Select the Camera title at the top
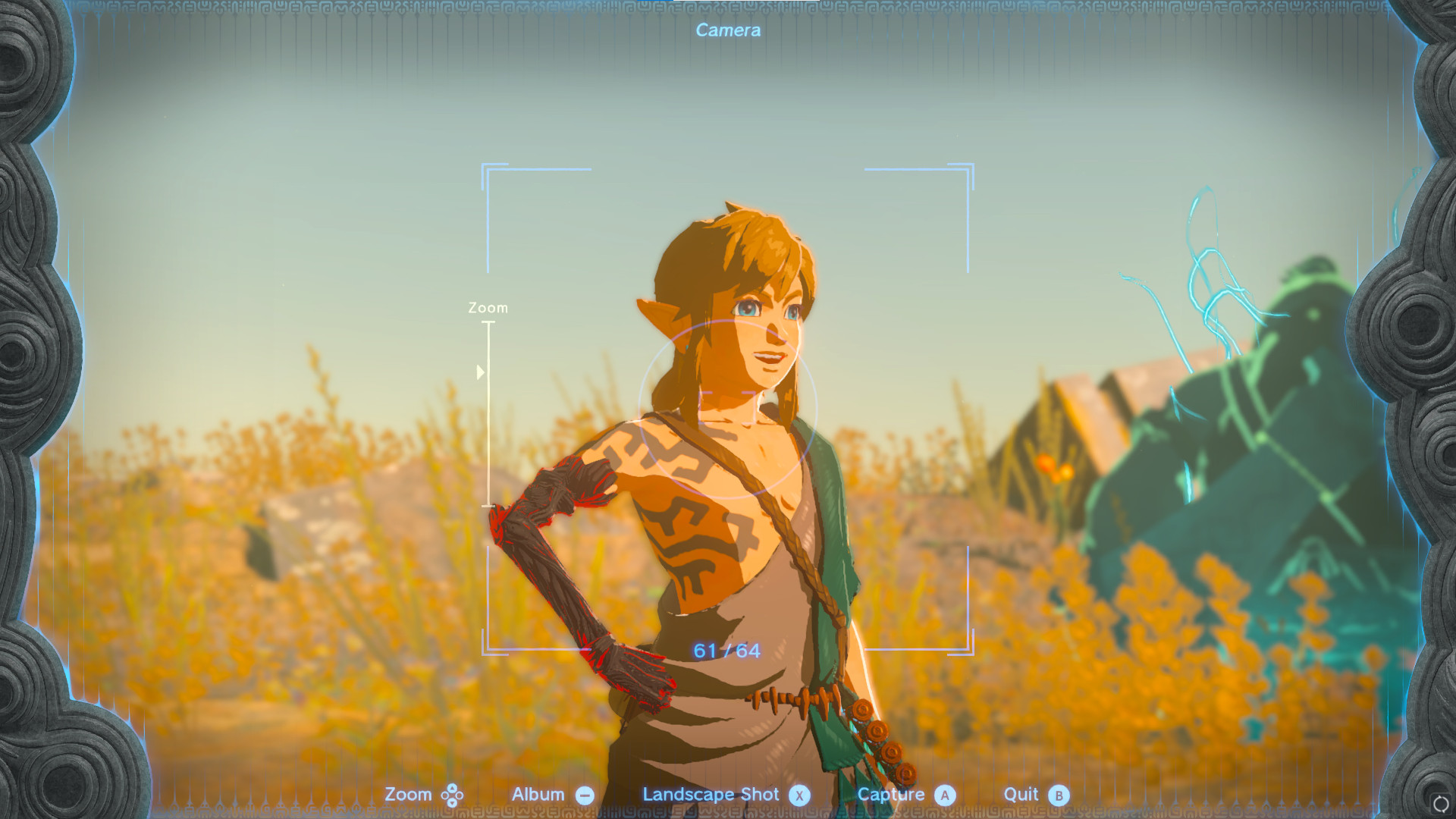The width and height of the screenshot is (1456, 819). pyautogui.click(x=727, y=30)
